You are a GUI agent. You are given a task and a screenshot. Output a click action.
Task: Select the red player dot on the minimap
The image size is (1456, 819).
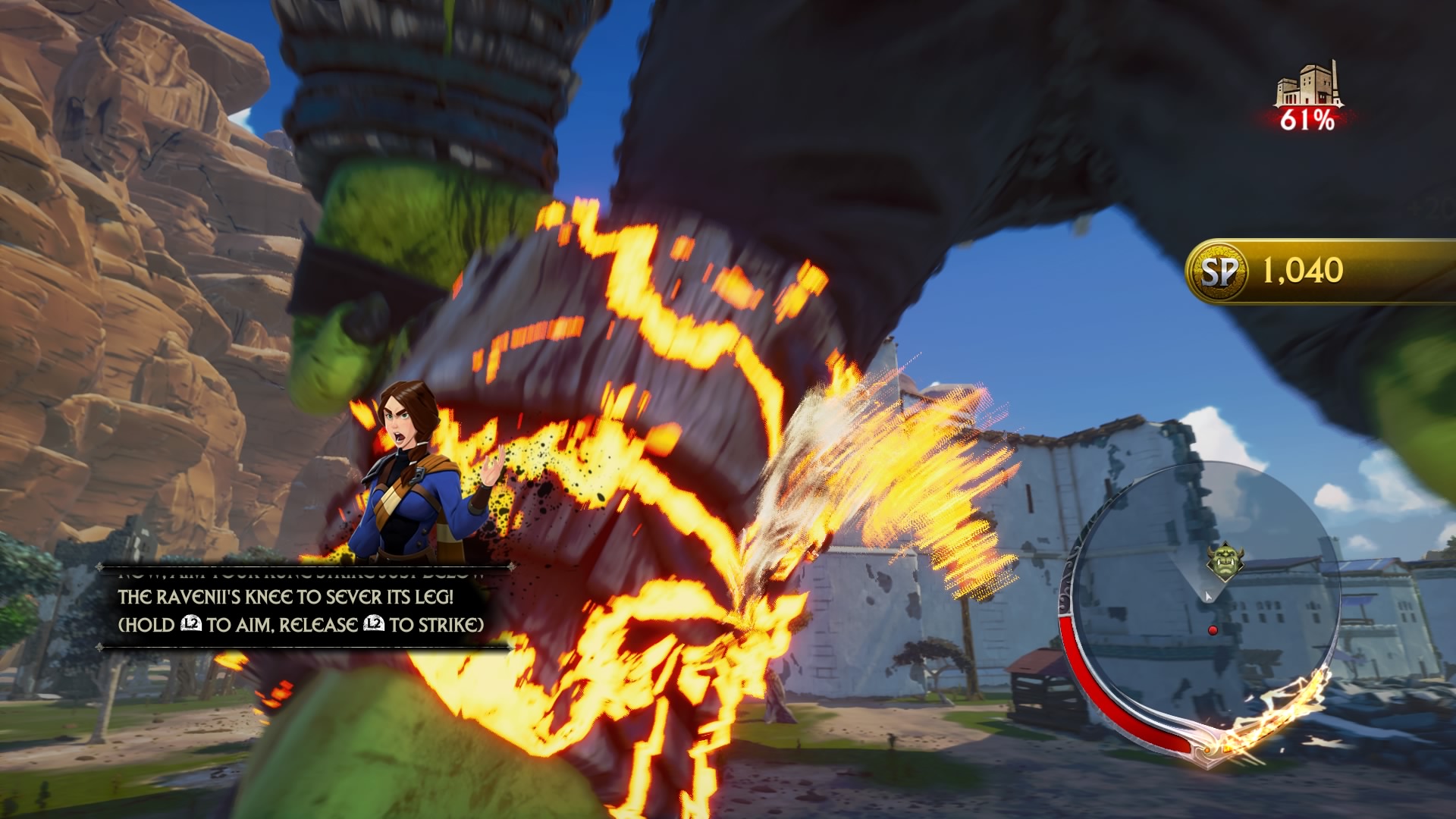(1213, 630)
